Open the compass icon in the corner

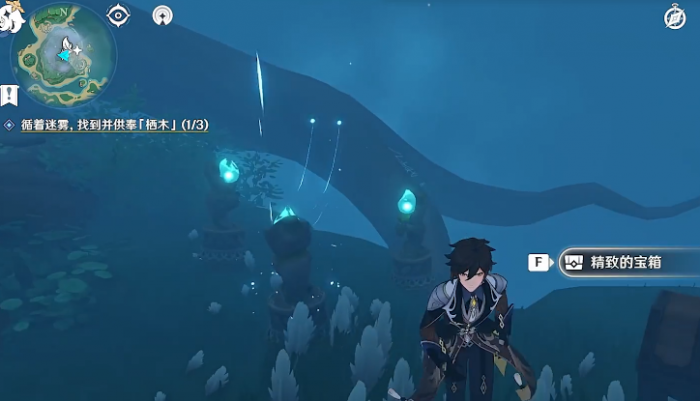point(675,17)
